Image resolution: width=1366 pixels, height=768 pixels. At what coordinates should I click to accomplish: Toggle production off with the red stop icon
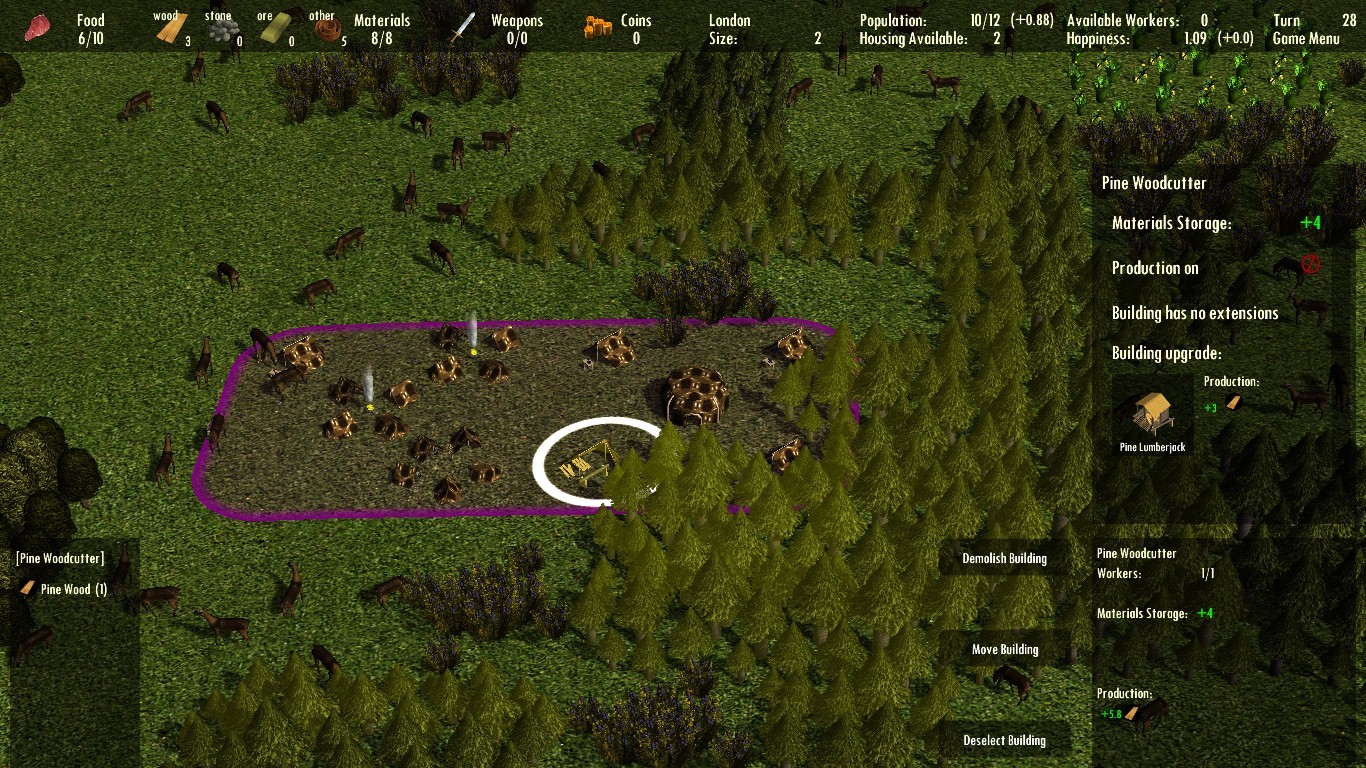(x=1310, y=266)
